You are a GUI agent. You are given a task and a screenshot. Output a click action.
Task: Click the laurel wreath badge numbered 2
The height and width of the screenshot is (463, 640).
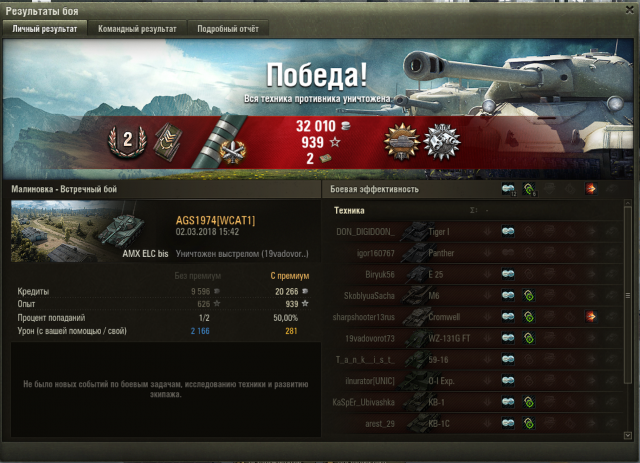coord(126,141)
